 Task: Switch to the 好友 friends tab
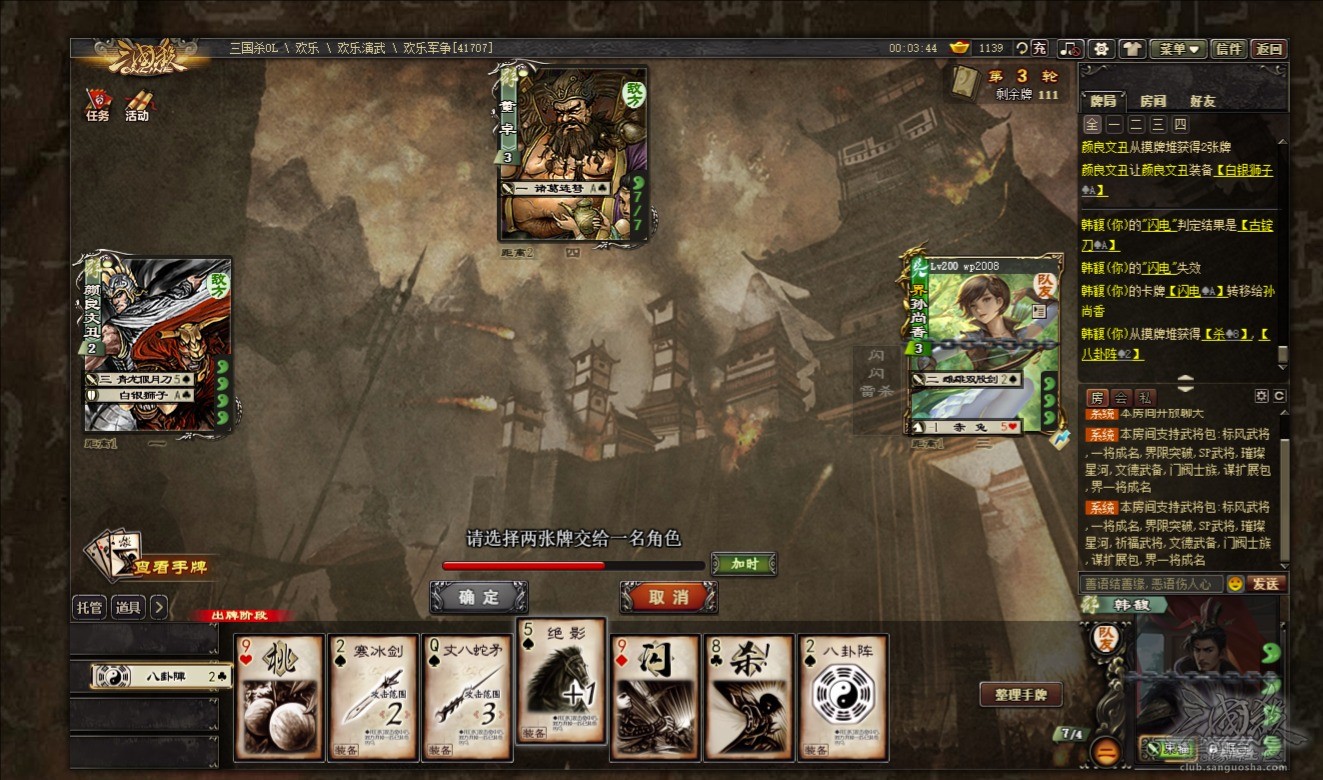[1203, 101]
